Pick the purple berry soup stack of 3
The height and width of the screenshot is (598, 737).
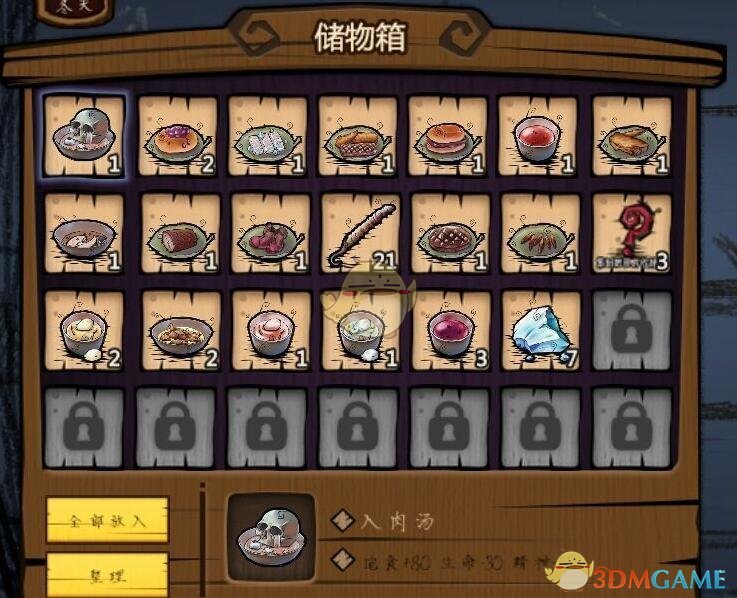(447, 331)
